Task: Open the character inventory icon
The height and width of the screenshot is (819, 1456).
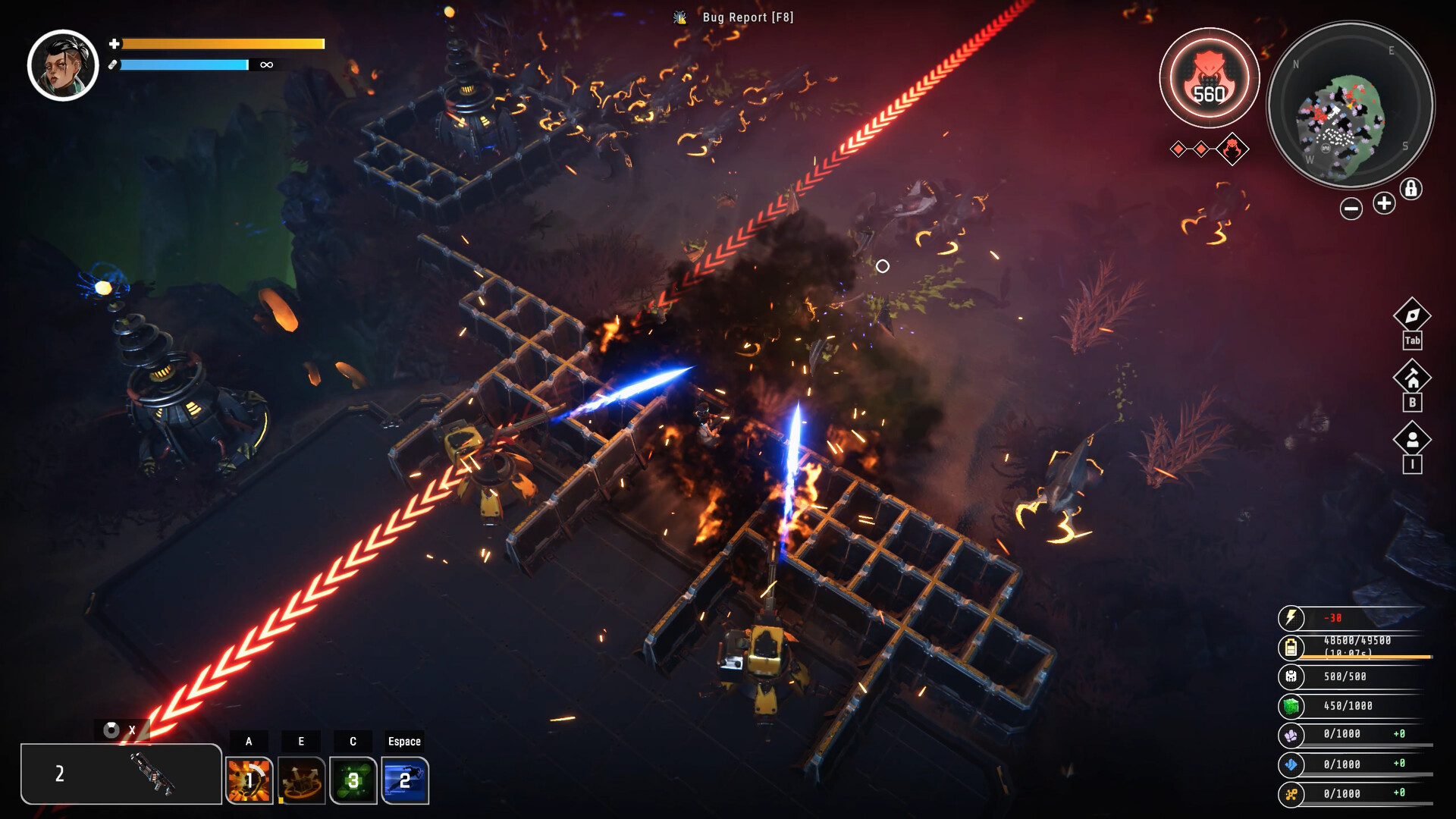Action: [x=1411, y=440]
